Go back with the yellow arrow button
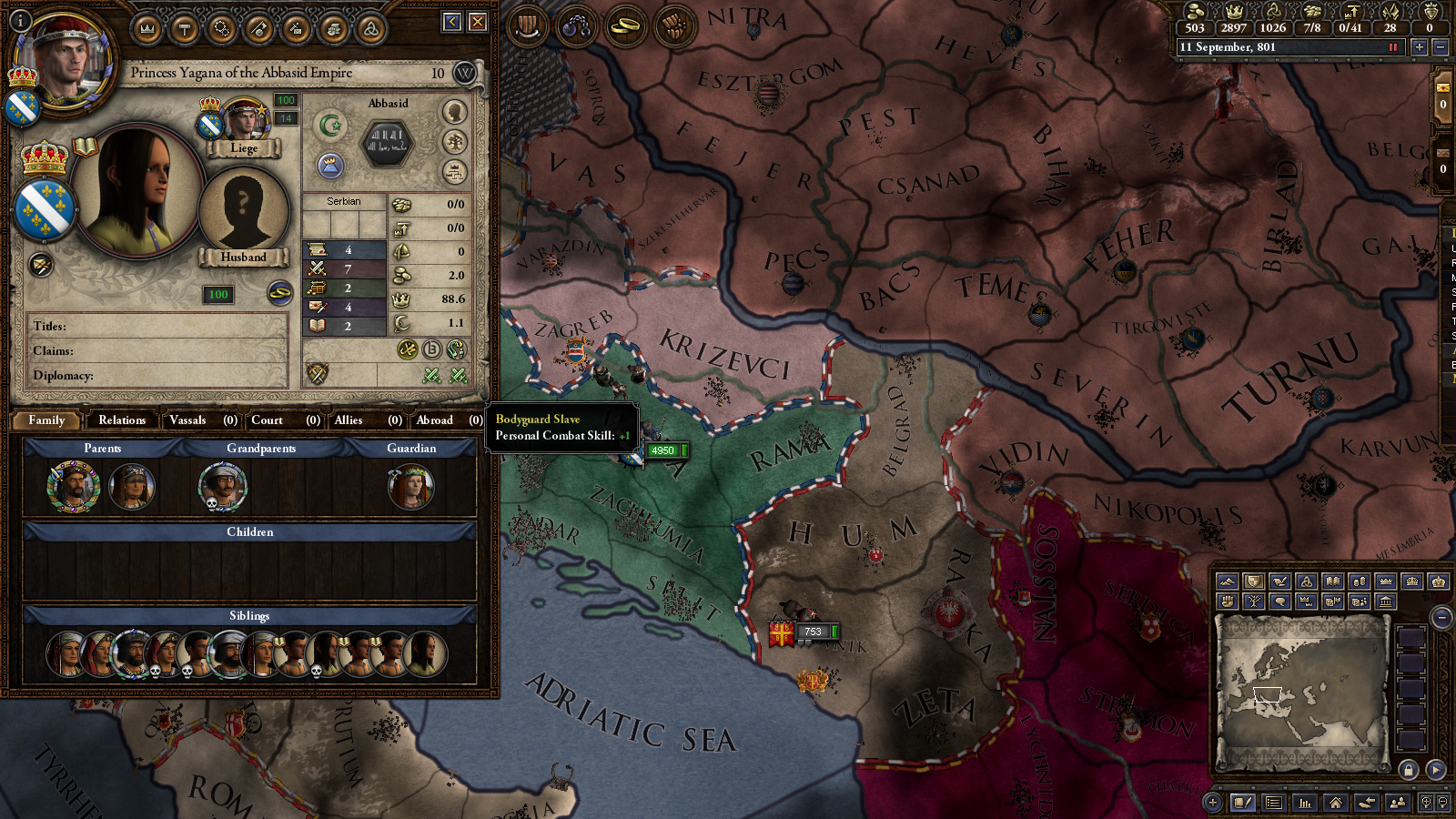Image resolution: width=1456 pixels, height=819 pixels. pyautogui.click(x=452, y=22)
